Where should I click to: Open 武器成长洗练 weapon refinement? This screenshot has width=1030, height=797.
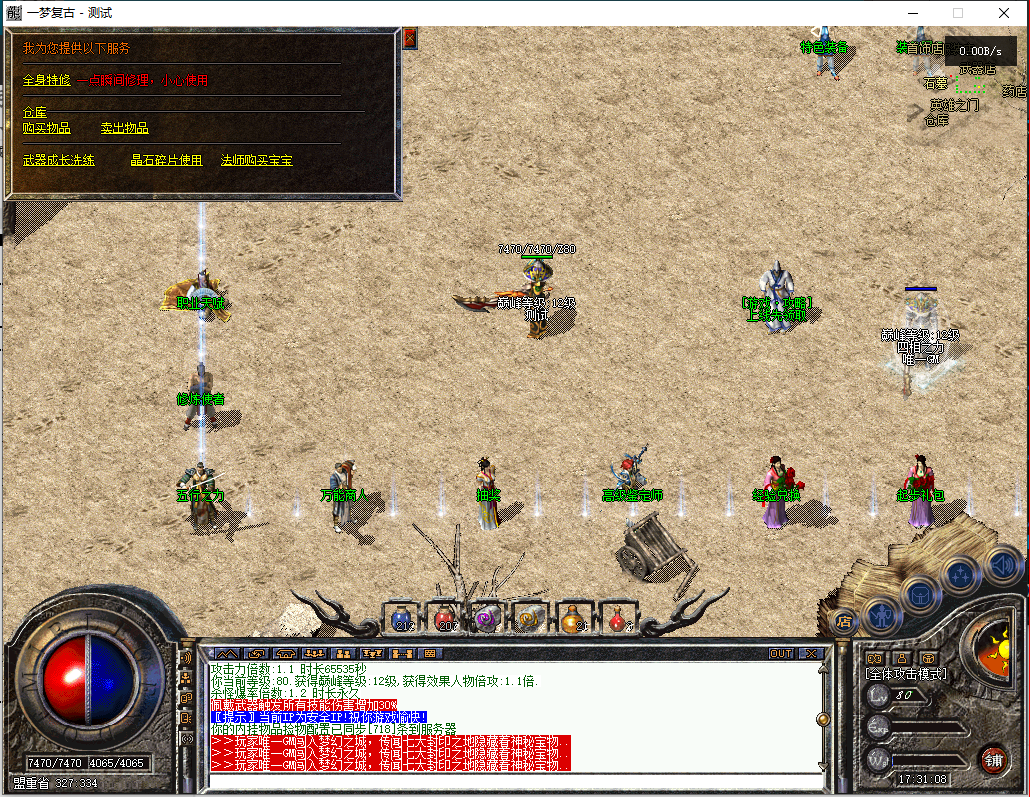[x=58, y=160]
